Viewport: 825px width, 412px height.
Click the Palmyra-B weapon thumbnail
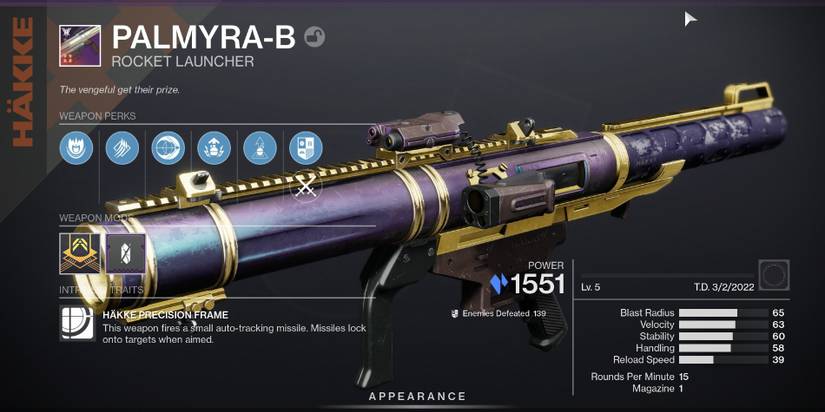click(80, 46)
